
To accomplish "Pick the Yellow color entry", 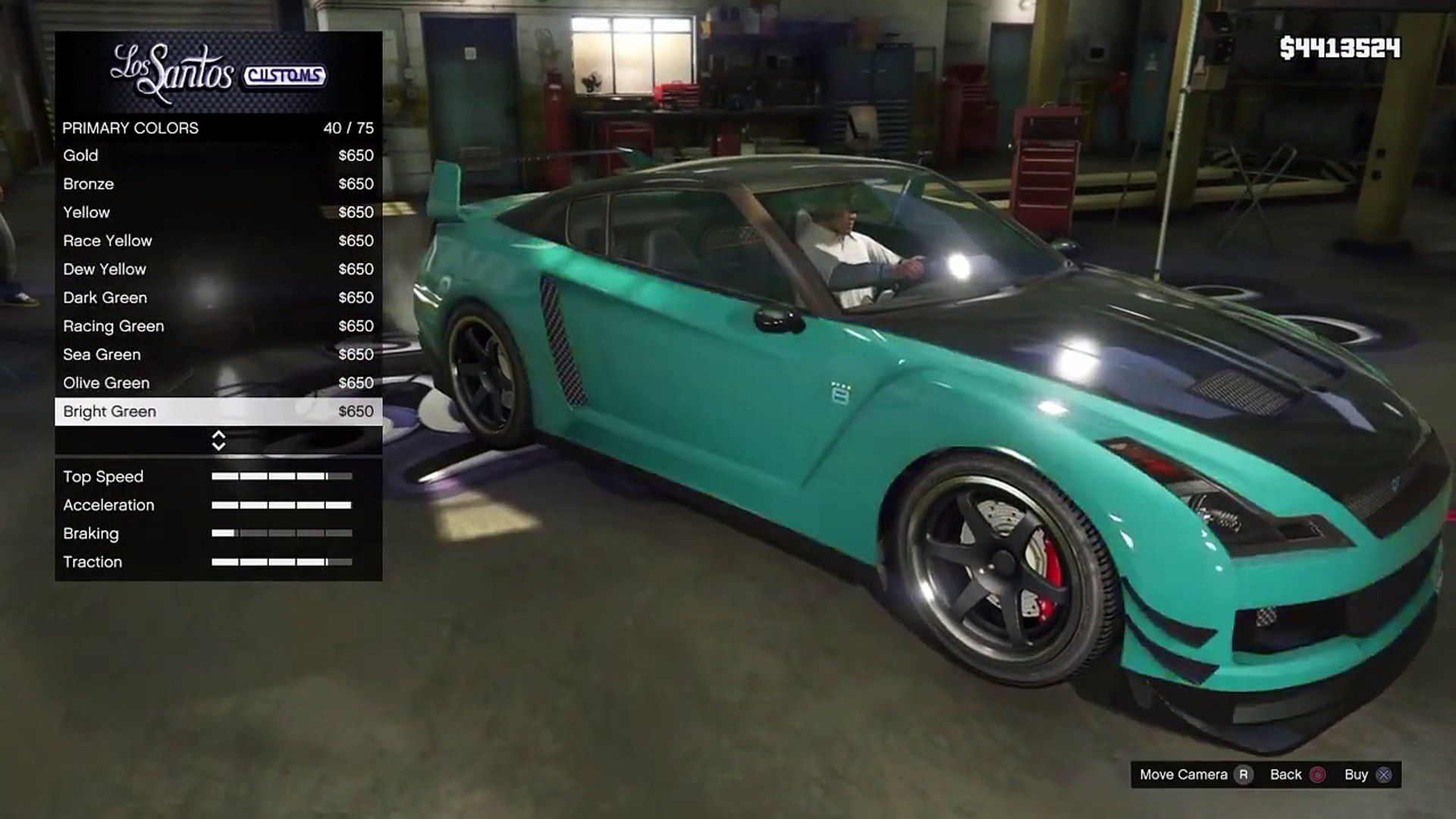I will coord(218,212).
